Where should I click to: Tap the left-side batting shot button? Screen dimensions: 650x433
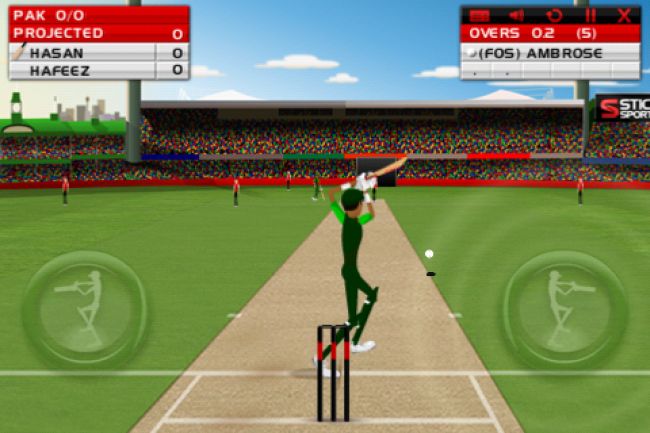[x=85, y=308]
